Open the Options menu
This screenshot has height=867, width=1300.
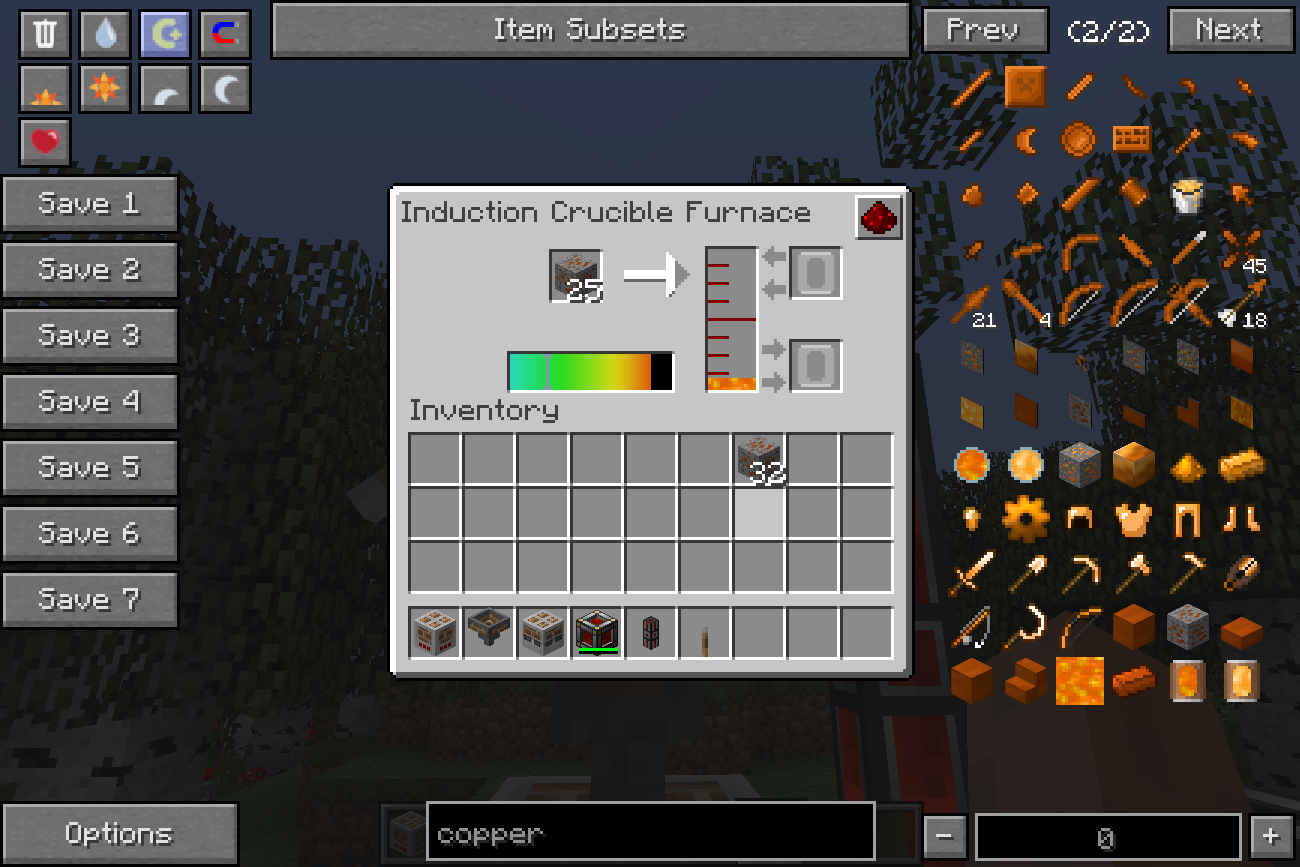pos(119,834)
